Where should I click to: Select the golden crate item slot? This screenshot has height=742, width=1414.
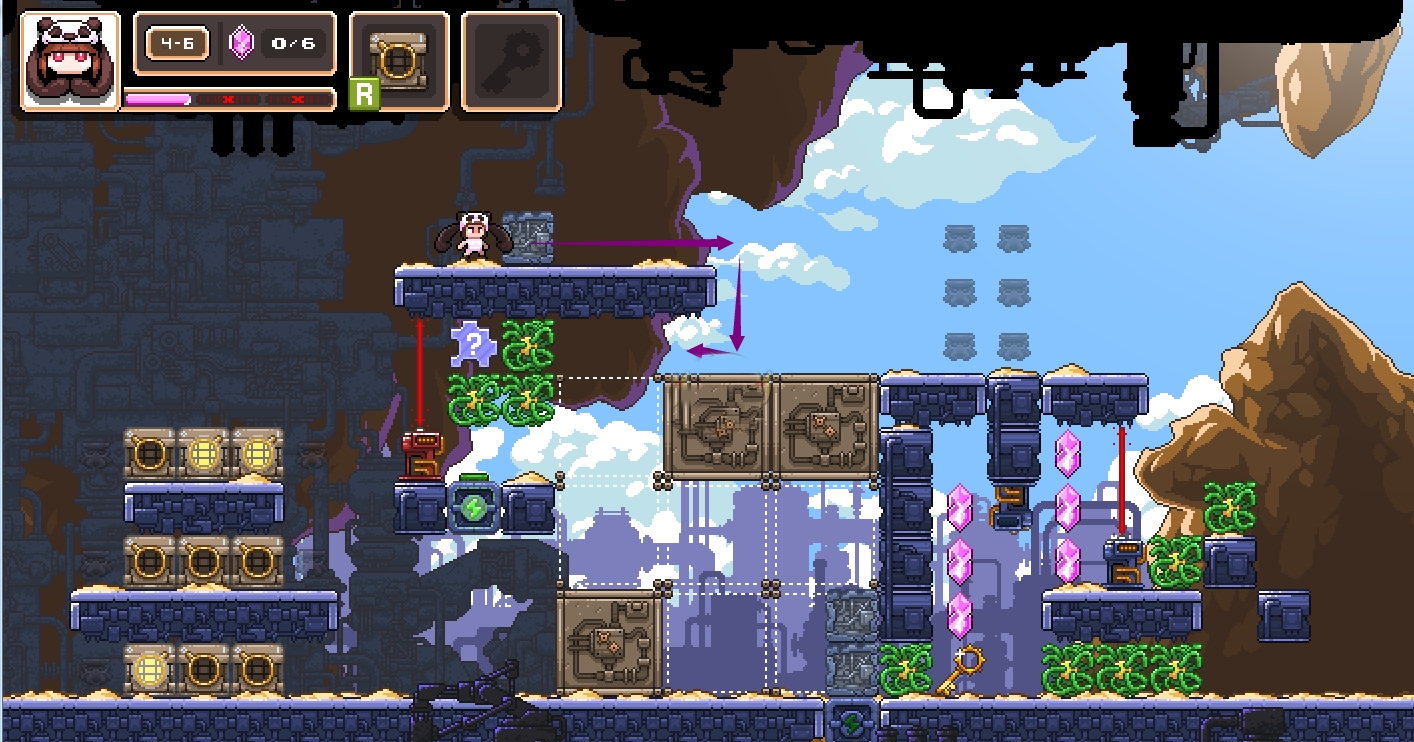point(399,60)
